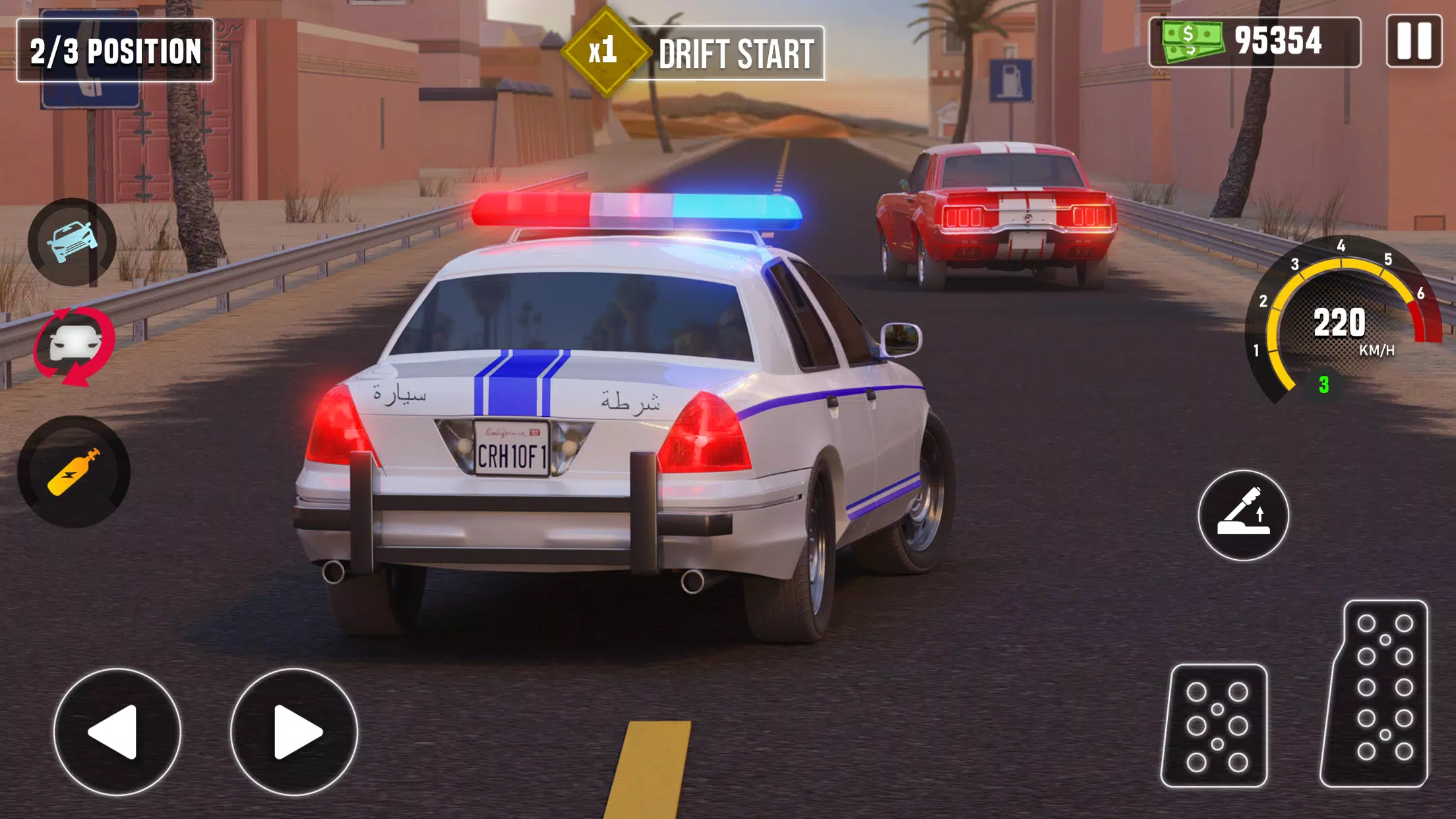The height and width of the screenshot is (819, 1456).
Task: Open the DRIFT START banner
Action: (739, 51)
